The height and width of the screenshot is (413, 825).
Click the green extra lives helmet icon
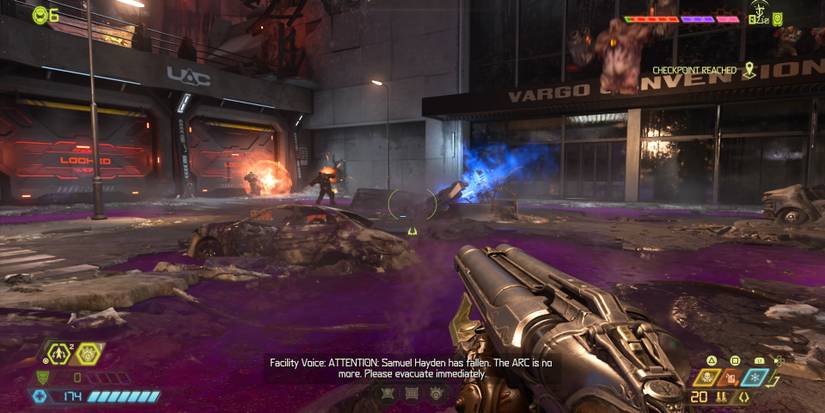40,14
